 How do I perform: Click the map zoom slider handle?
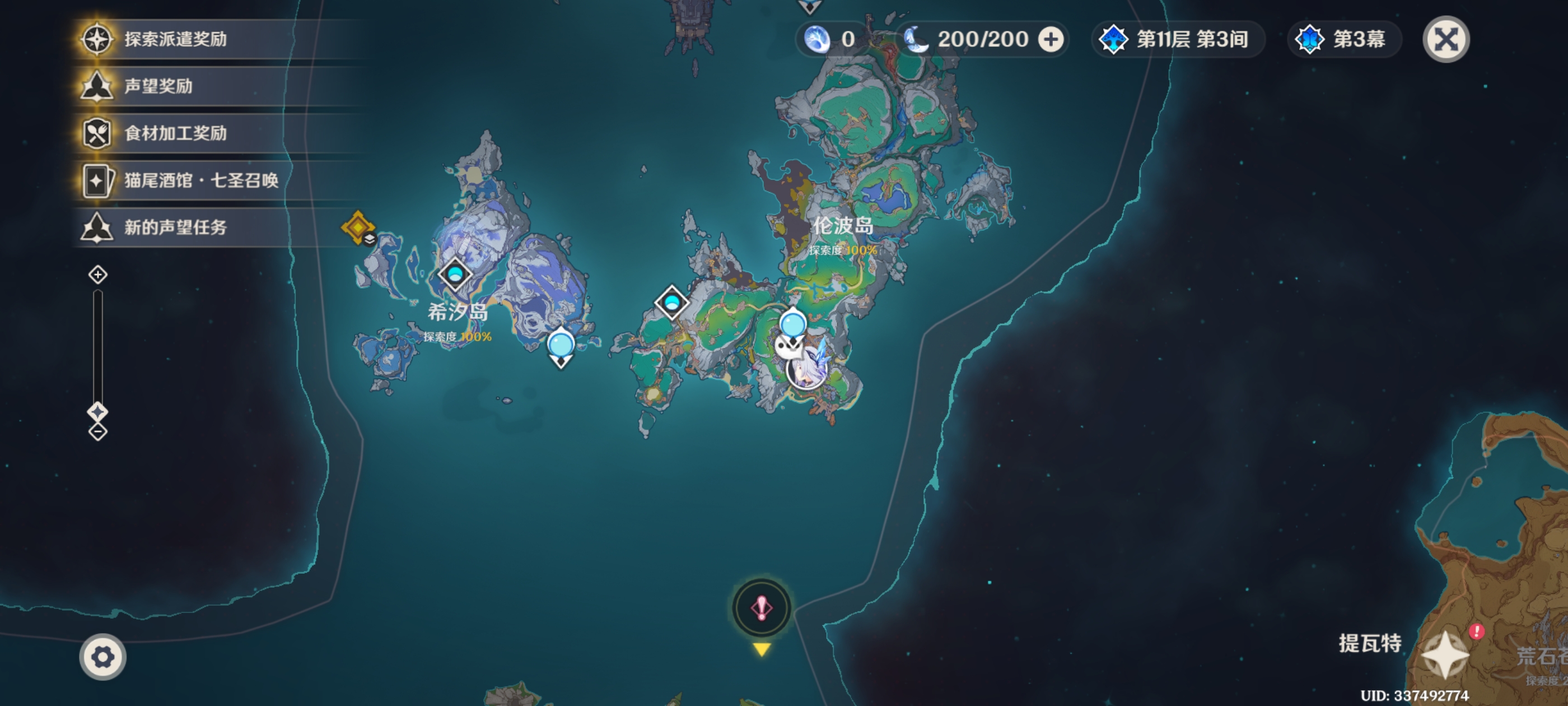(98, 412)
